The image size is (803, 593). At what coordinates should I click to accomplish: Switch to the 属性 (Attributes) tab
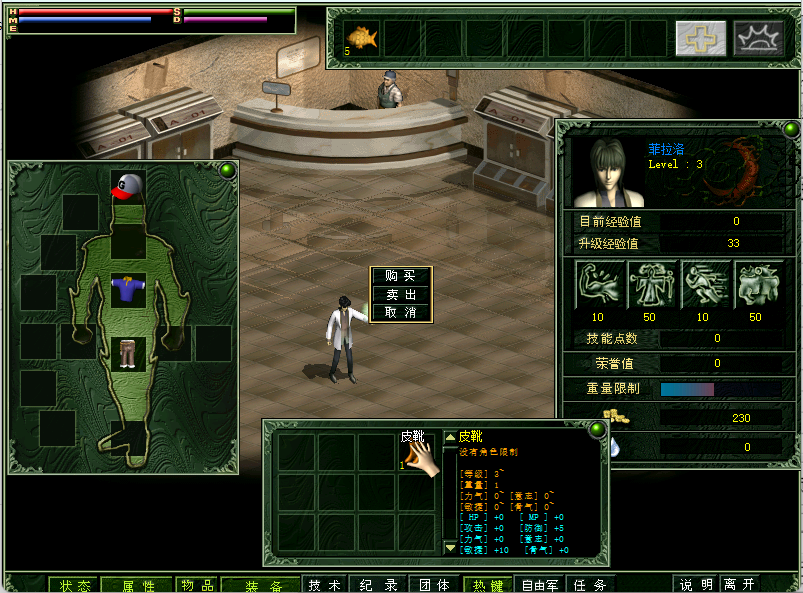(139, 585)
